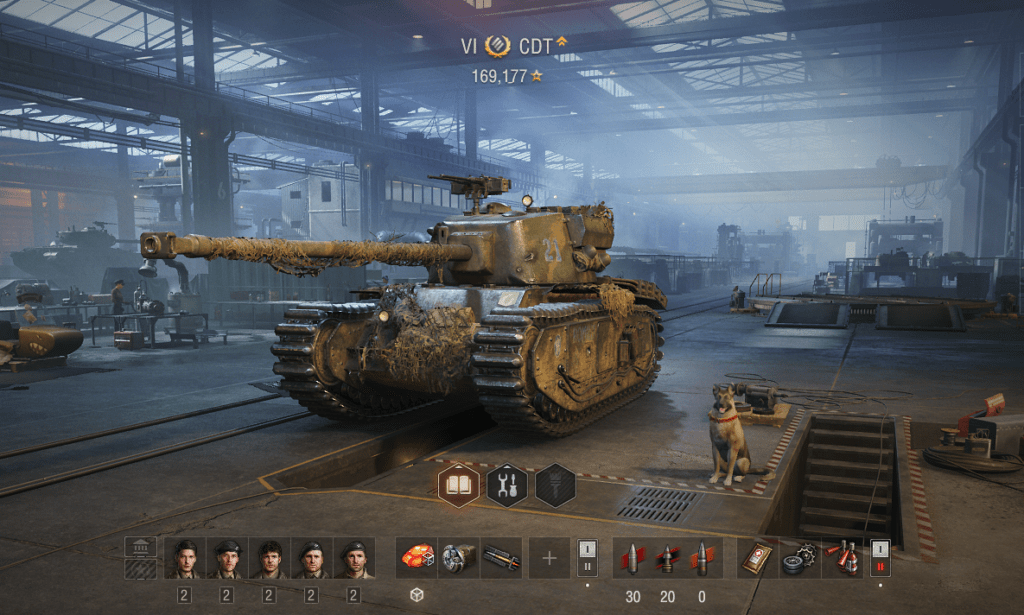
Task: Select the first crew member portrait
Action: 185,558
